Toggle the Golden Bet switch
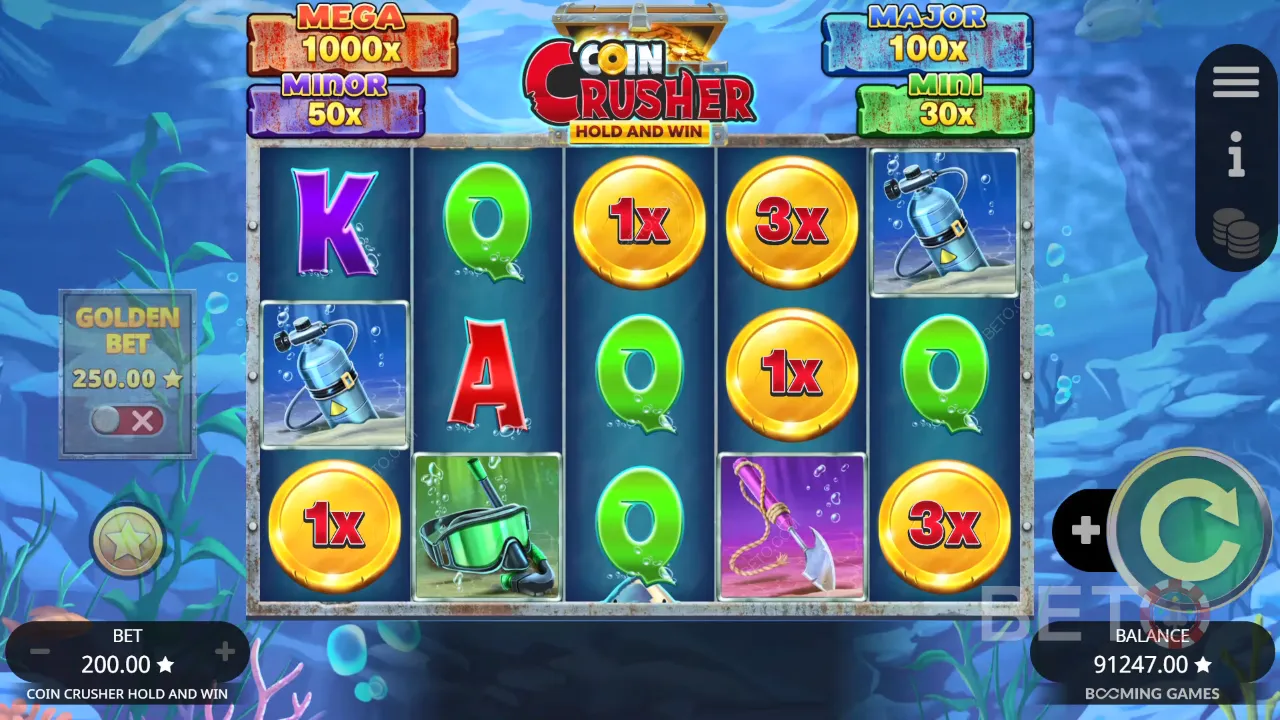Viewport: 1280px width, 720px height. (x=127, y=421)
